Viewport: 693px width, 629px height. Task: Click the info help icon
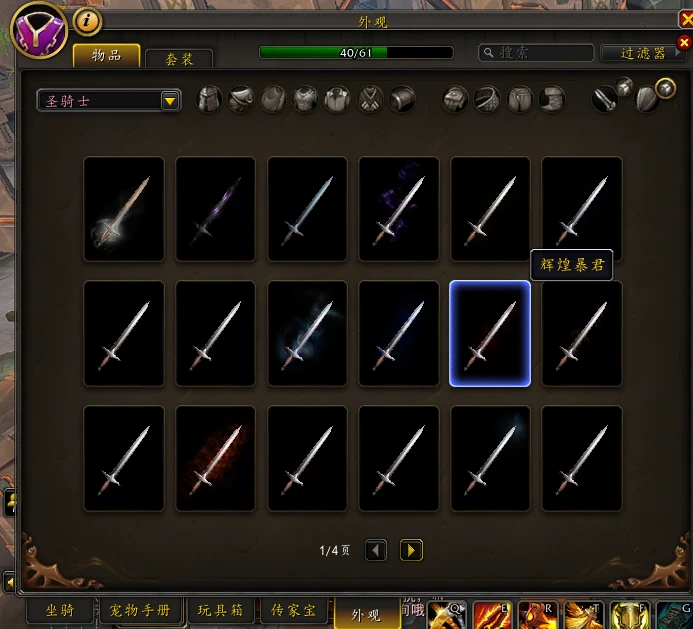point(88,20)
